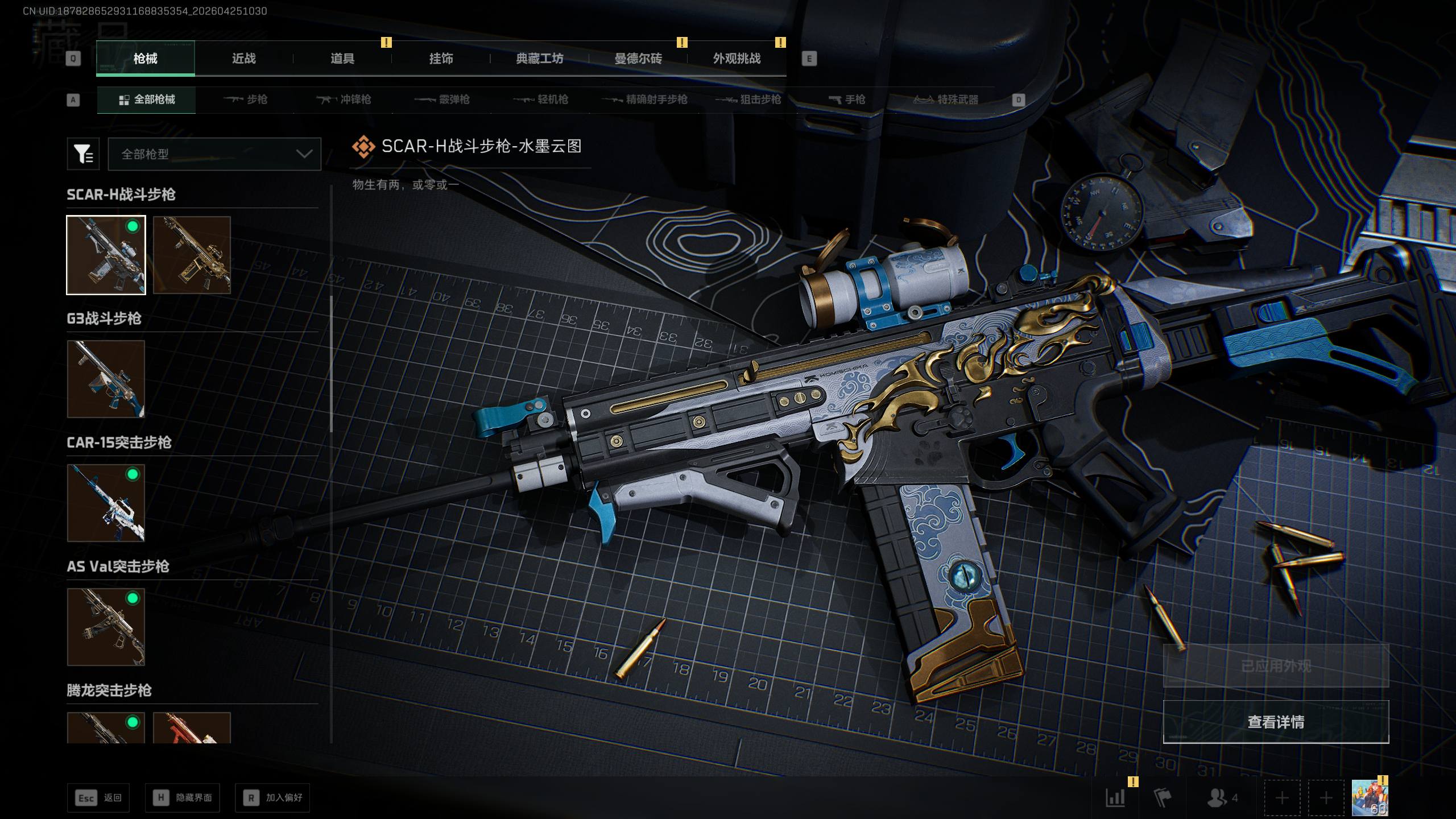1456x819 pixels.
Task: Select the 手枪 pistol category
Action: coord(847,100)
